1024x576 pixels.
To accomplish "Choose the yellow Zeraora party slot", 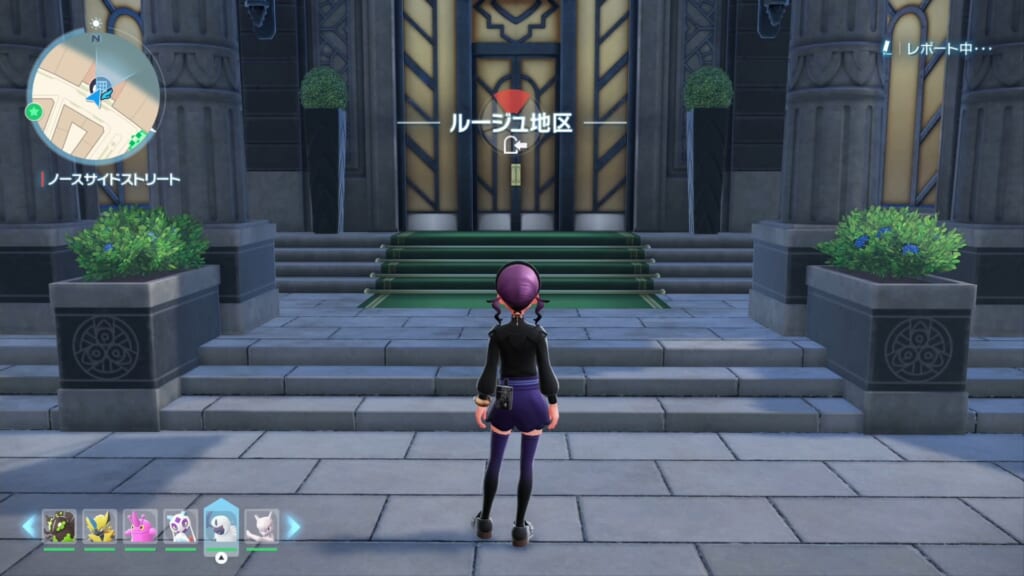I will (x=99, y=526).
